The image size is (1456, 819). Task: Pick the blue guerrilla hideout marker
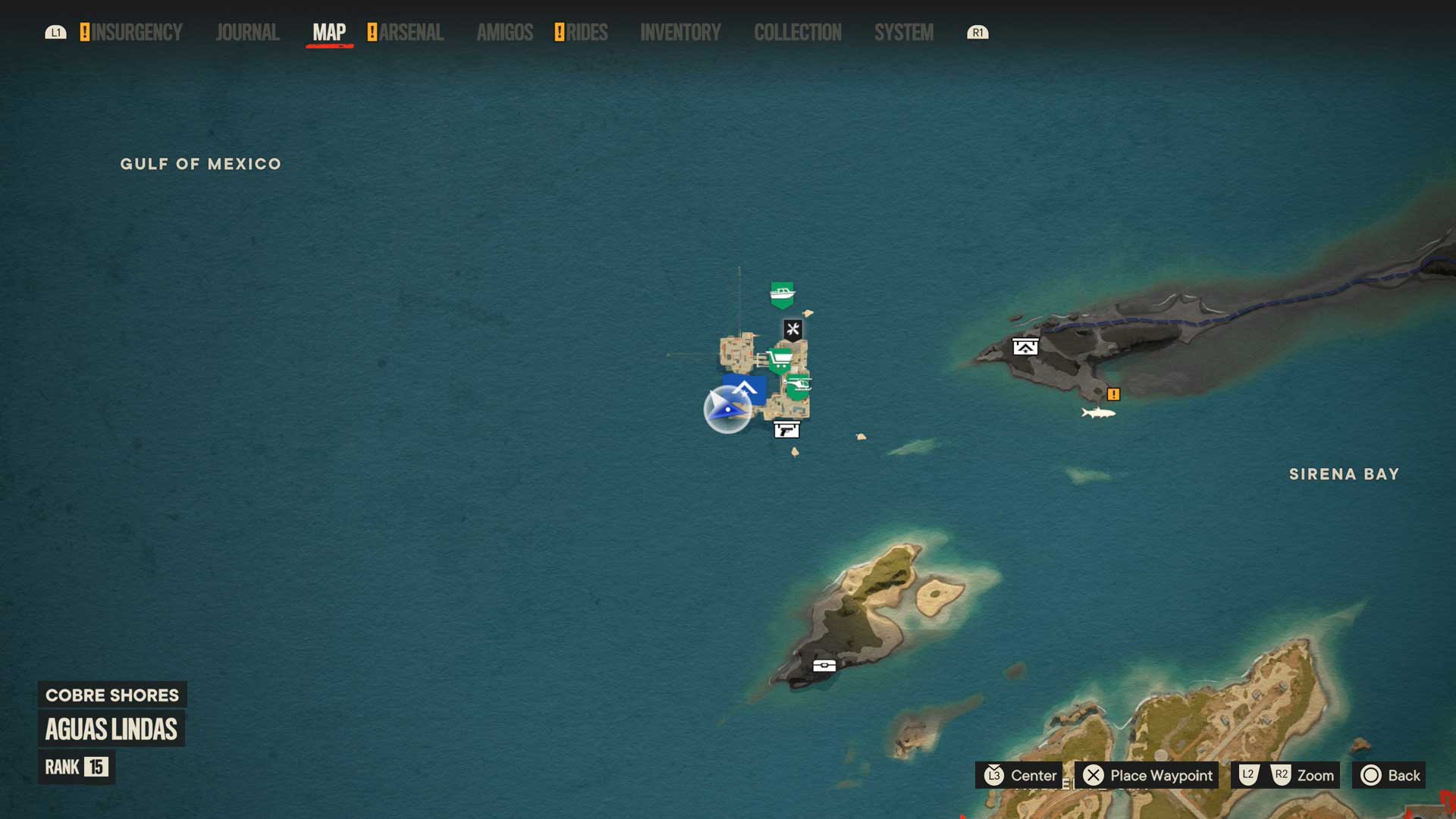(x=745, y=388)
